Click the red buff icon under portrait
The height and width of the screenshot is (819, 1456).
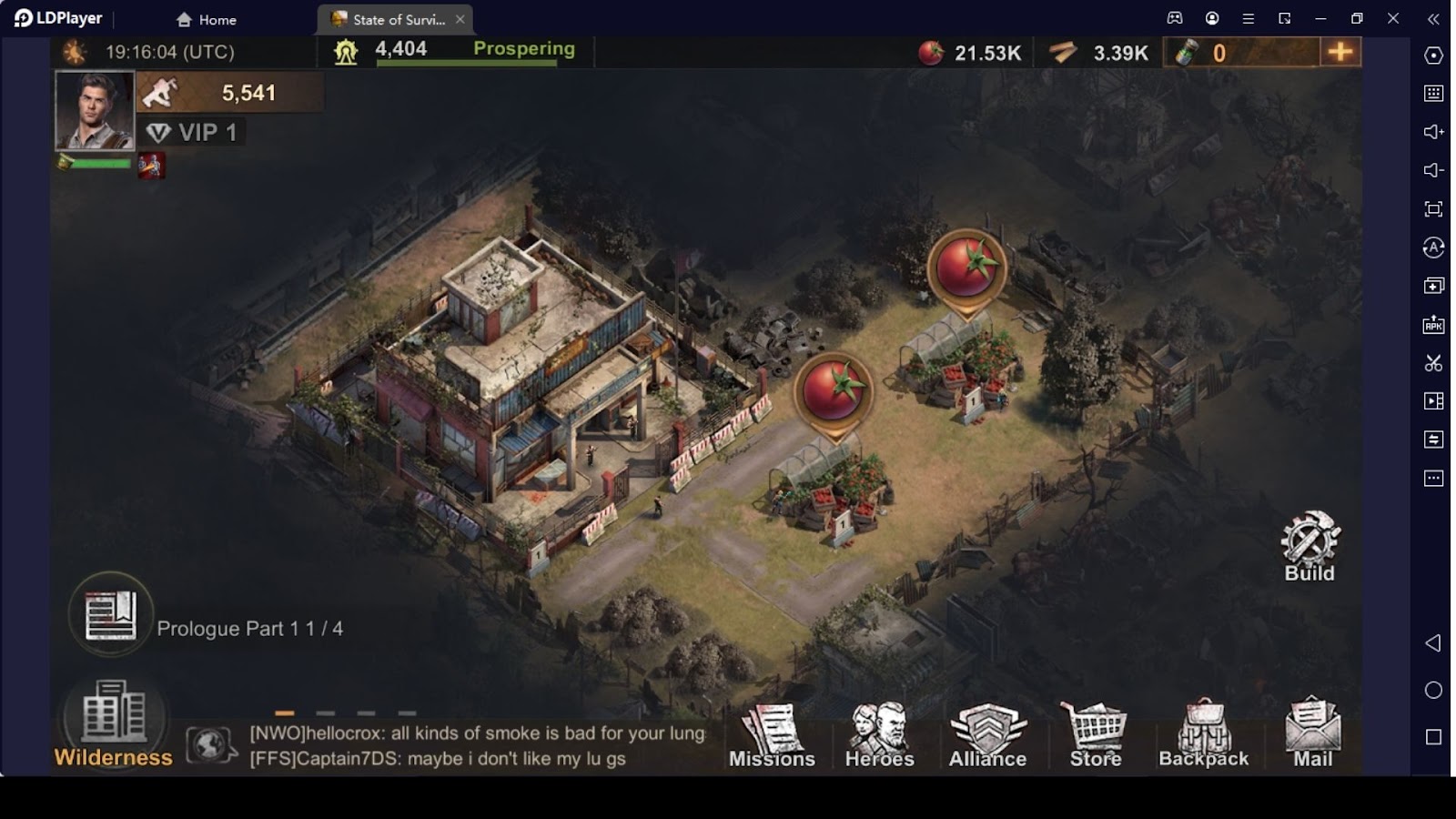pyautogui.click(x=151, y=166)
